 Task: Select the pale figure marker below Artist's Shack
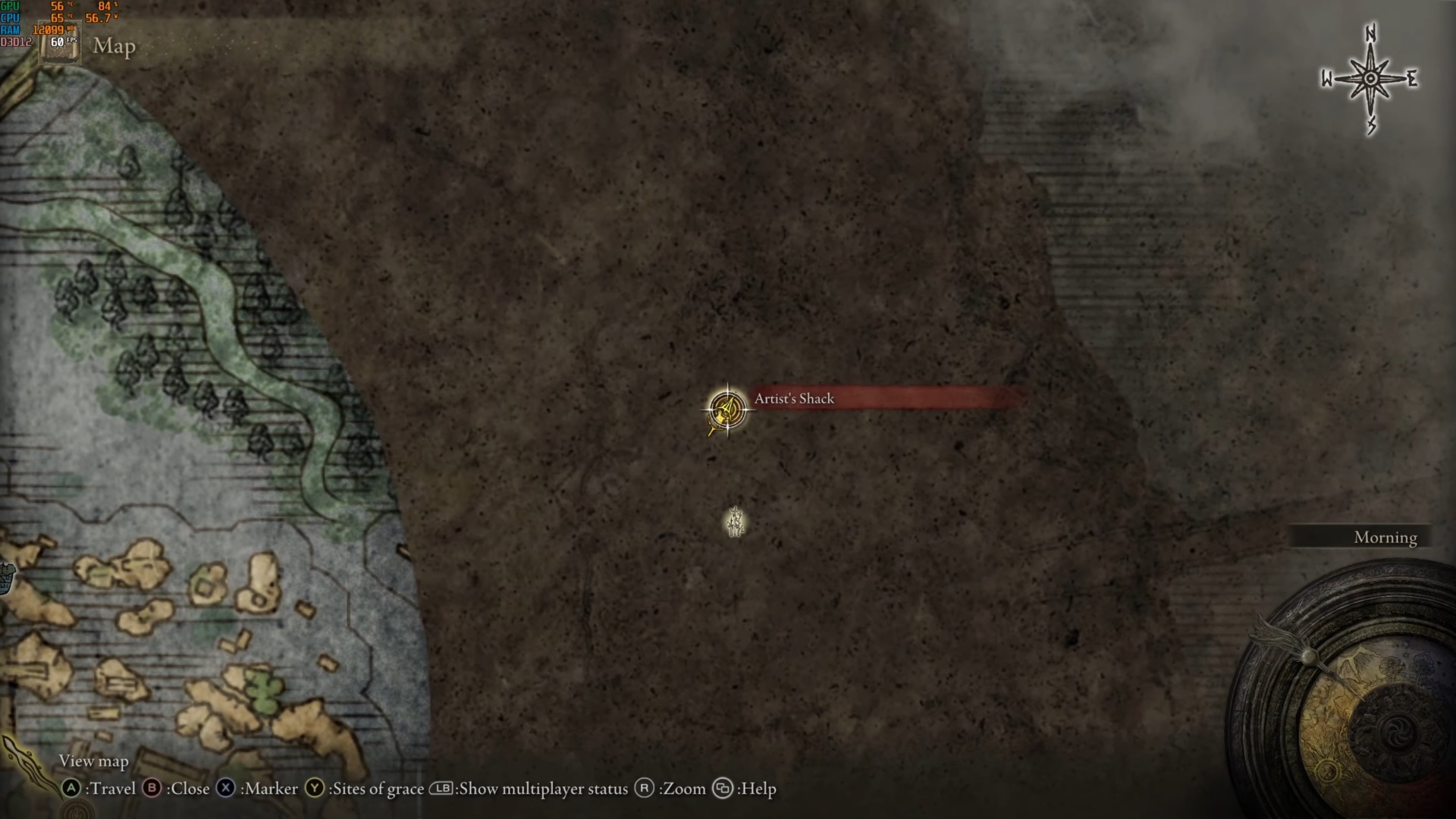735,522
